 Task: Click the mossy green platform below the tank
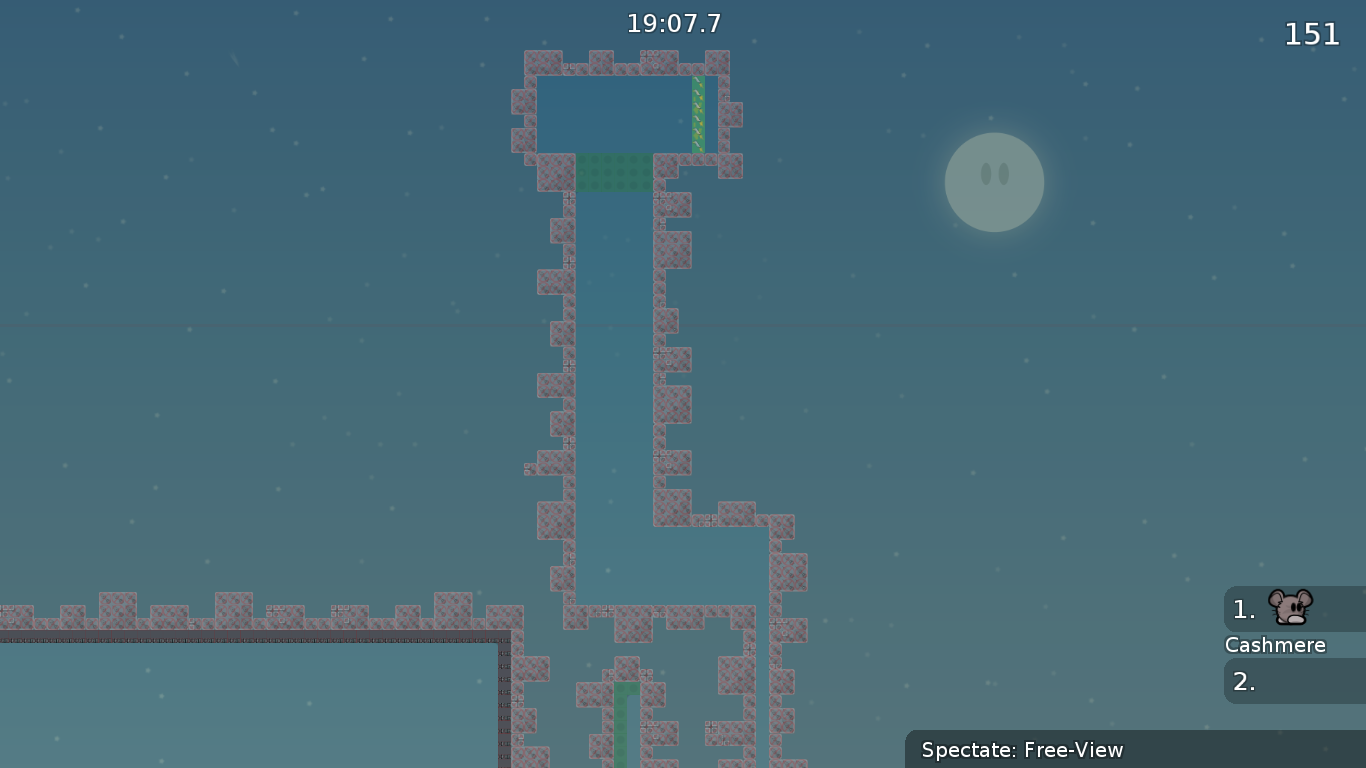(612, 172)
